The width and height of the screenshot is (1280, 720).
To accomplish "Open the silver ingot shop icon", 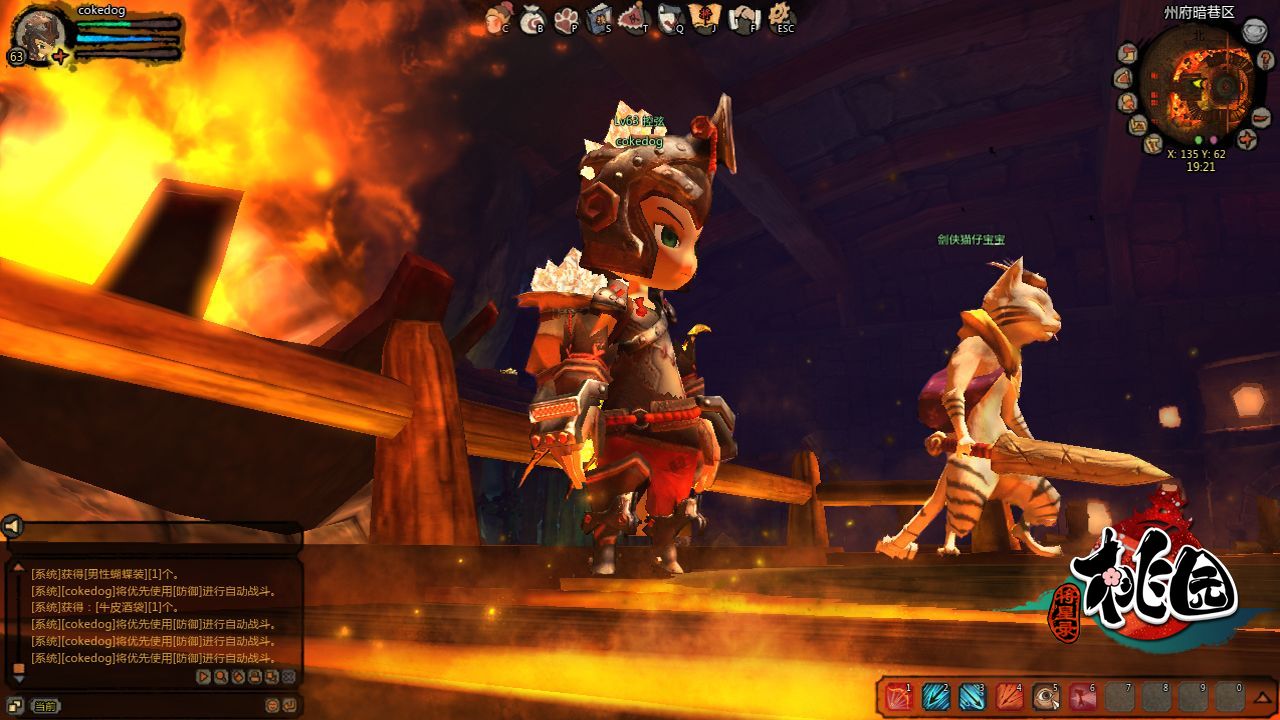I will [x=1254, y=32].
